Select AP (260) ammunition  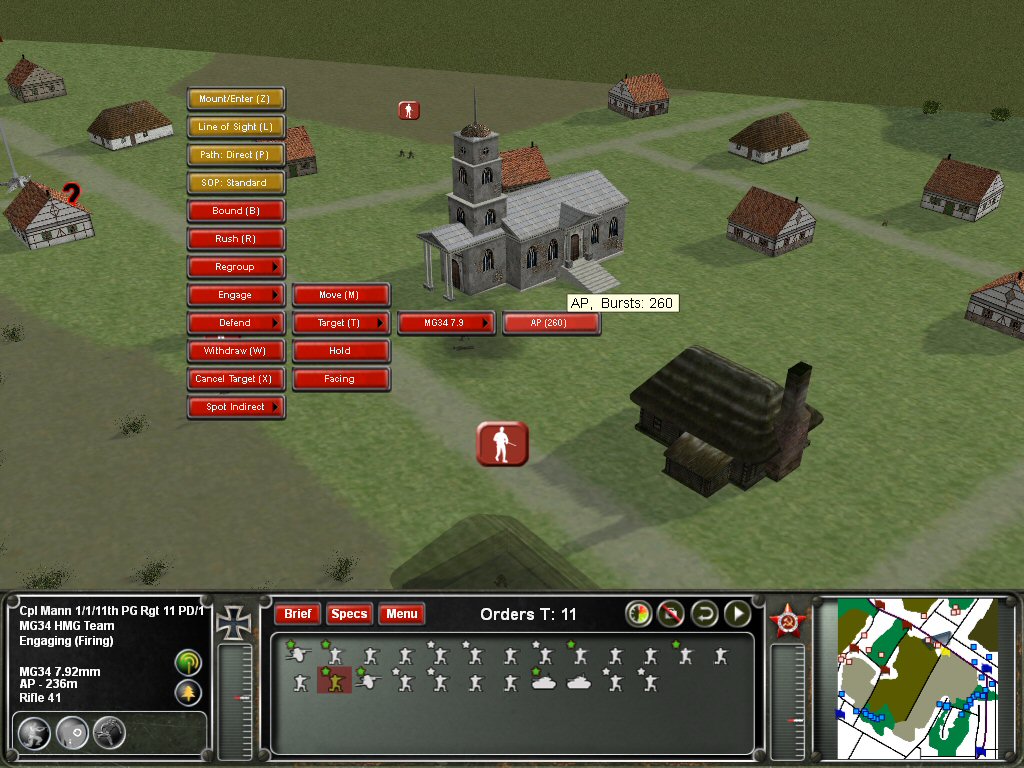point(550,323)
